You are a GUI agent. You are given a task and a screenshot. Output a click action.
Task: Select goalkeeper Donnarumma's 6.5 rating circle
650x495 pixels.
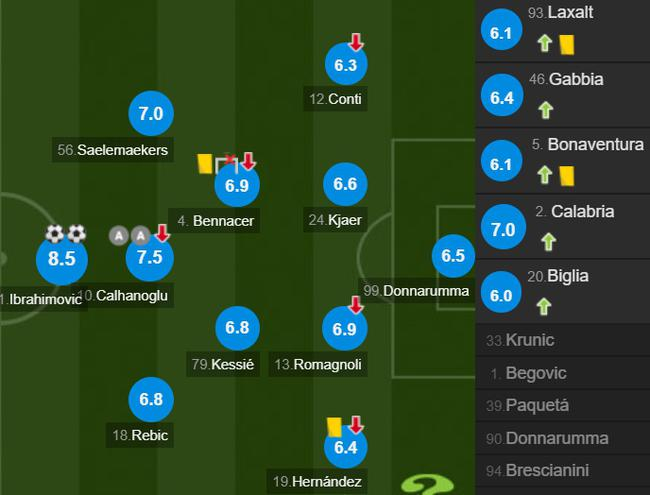click(453, 256)
